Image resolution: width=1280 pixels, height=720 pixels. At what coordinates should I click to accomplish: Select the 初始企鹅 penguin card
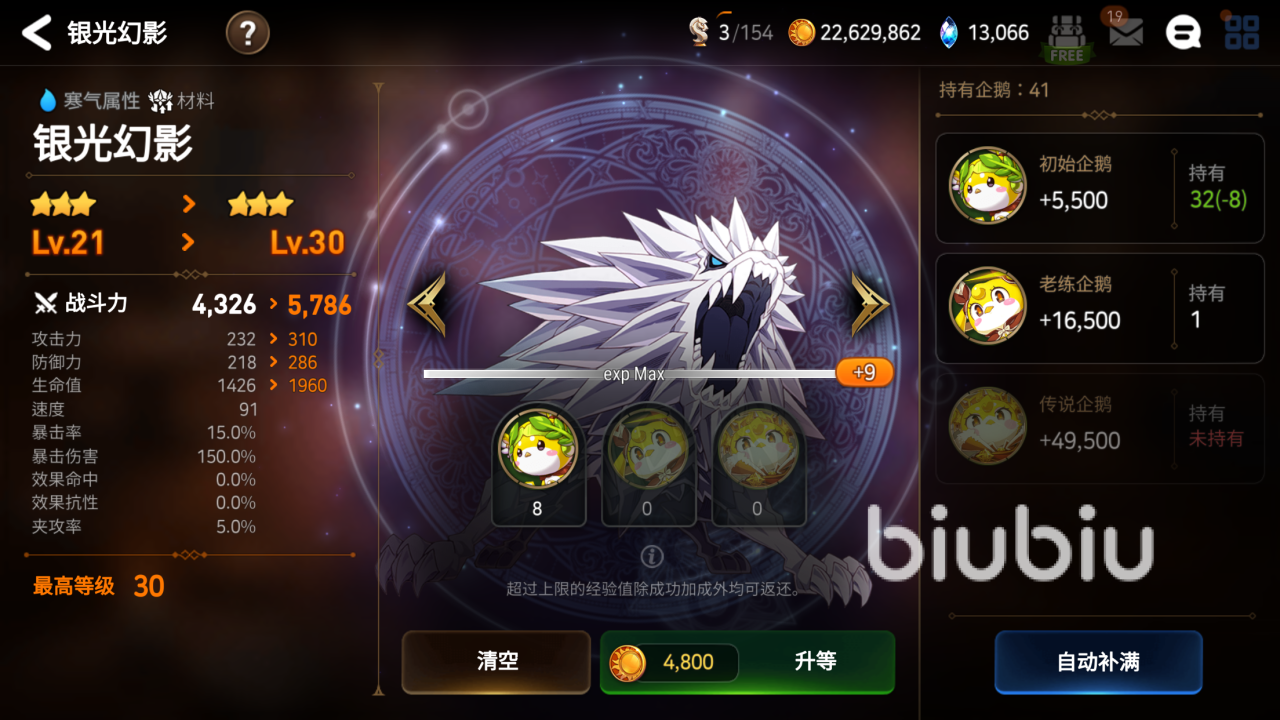coord(1100,185)
